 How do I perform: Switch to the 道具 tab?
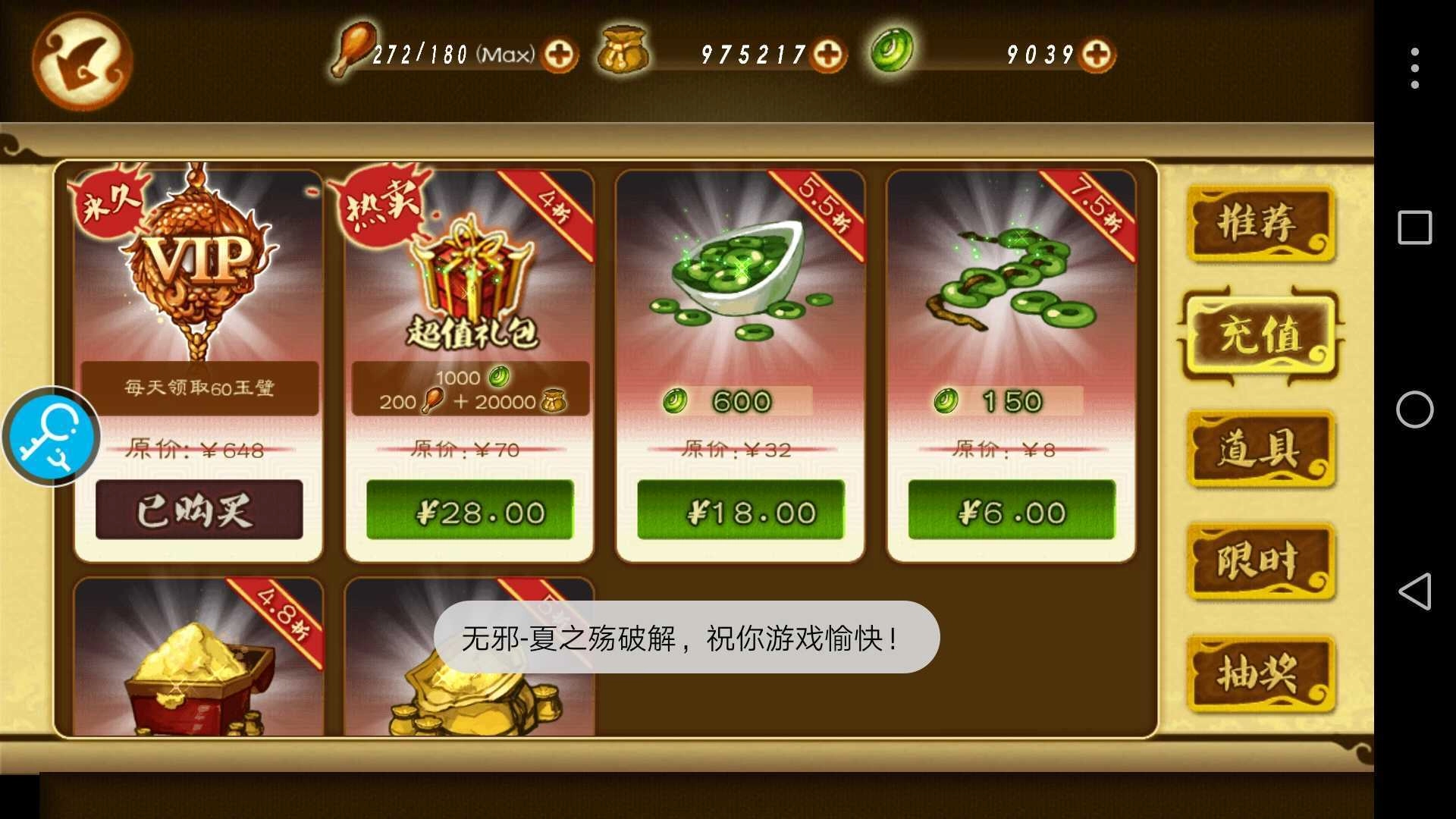pyautogui.click(x=1261, y=449)
